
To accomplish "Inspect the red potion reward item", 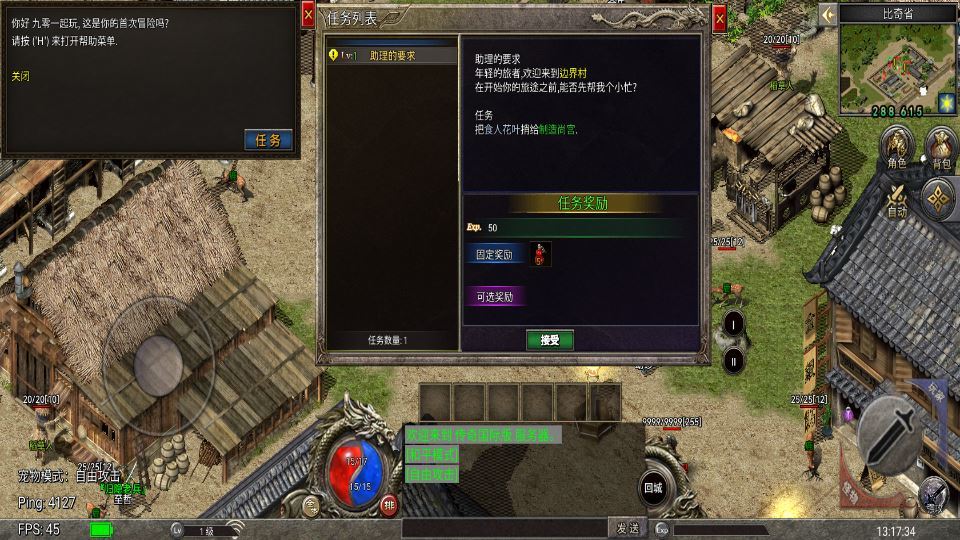I will (x=540, y=254).
